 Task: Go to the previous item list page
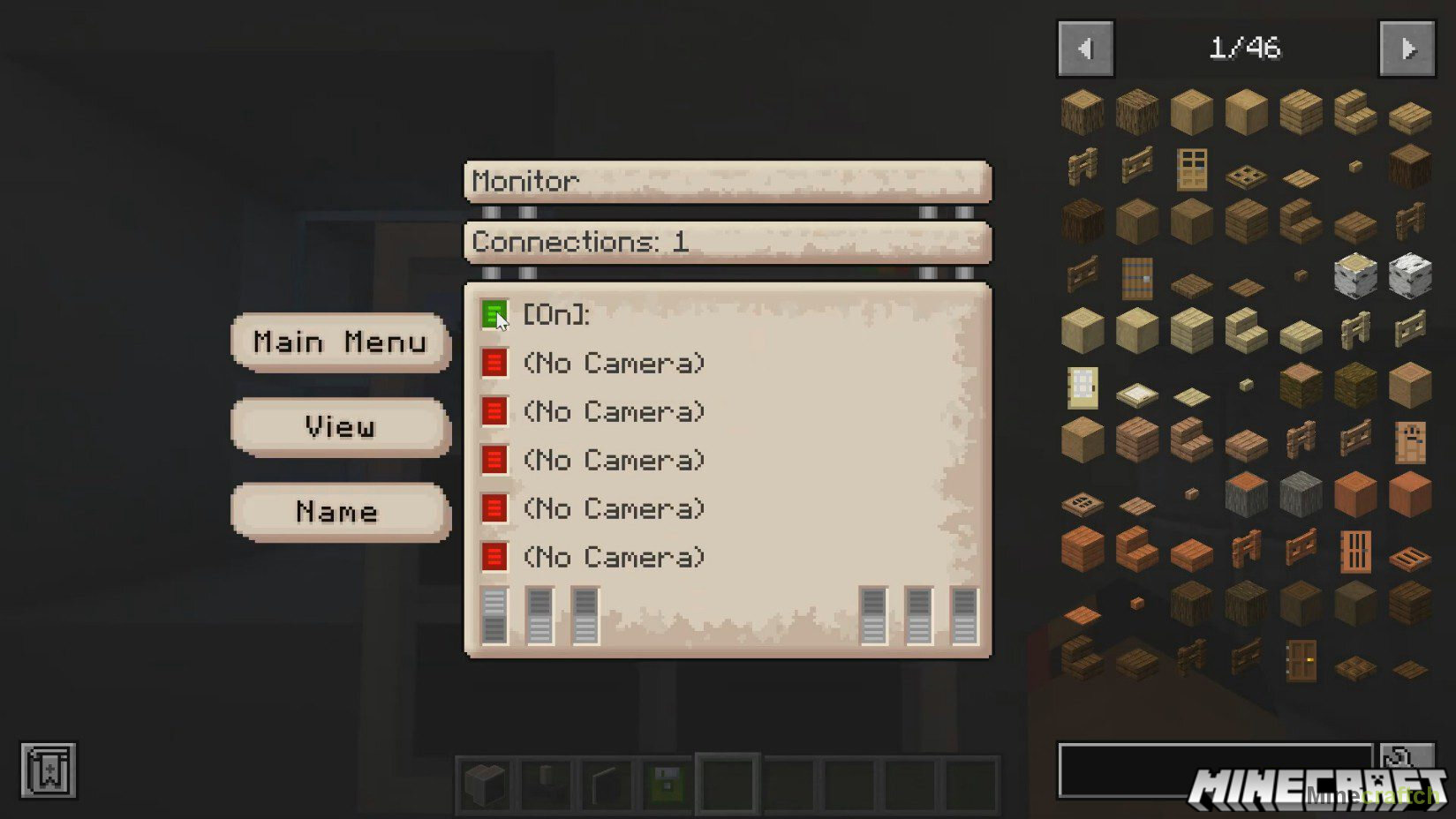click(x=1085, y=49)
